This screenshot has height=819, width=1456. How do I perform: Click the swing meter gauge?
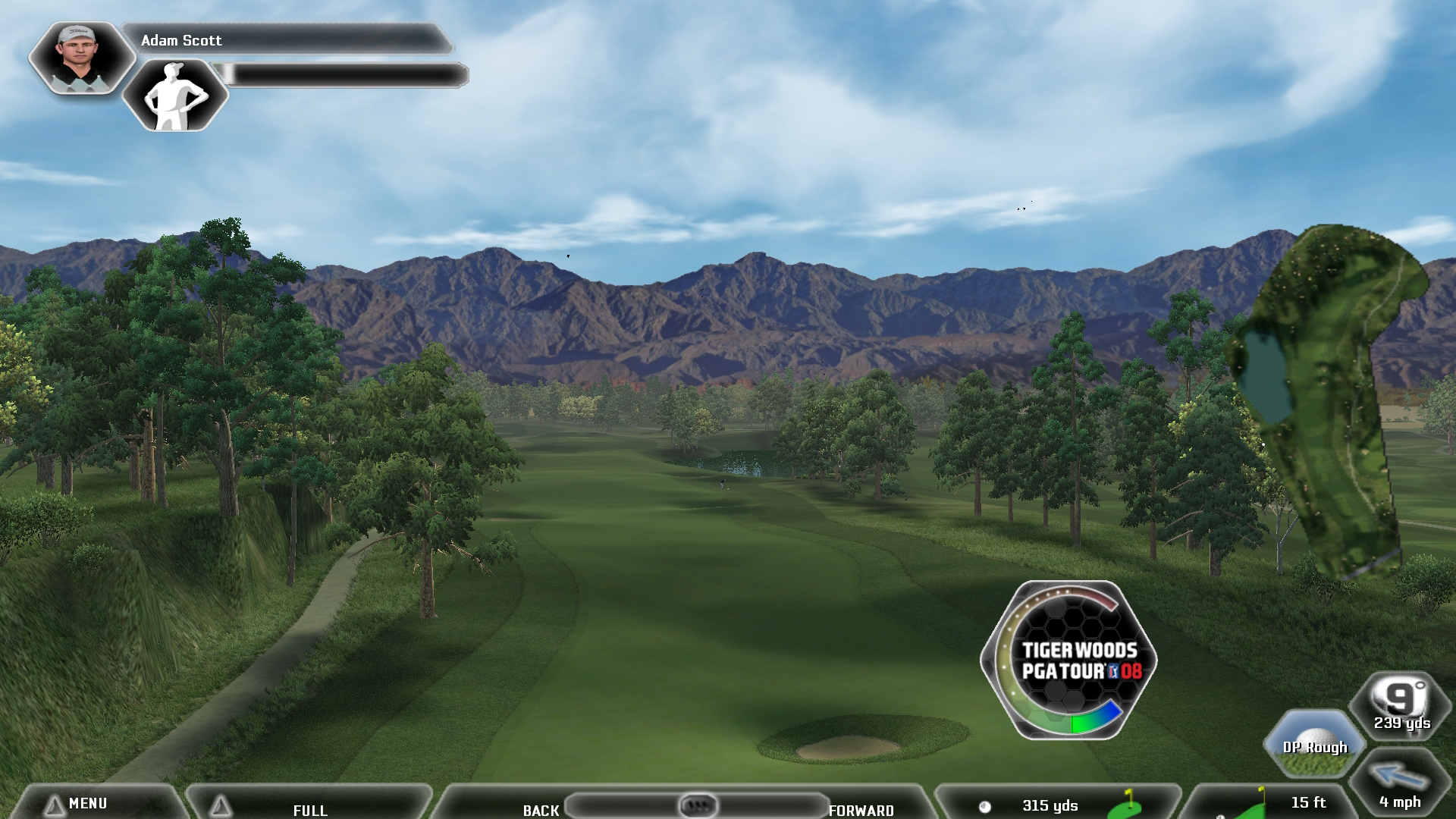(x=1069, y=660)
